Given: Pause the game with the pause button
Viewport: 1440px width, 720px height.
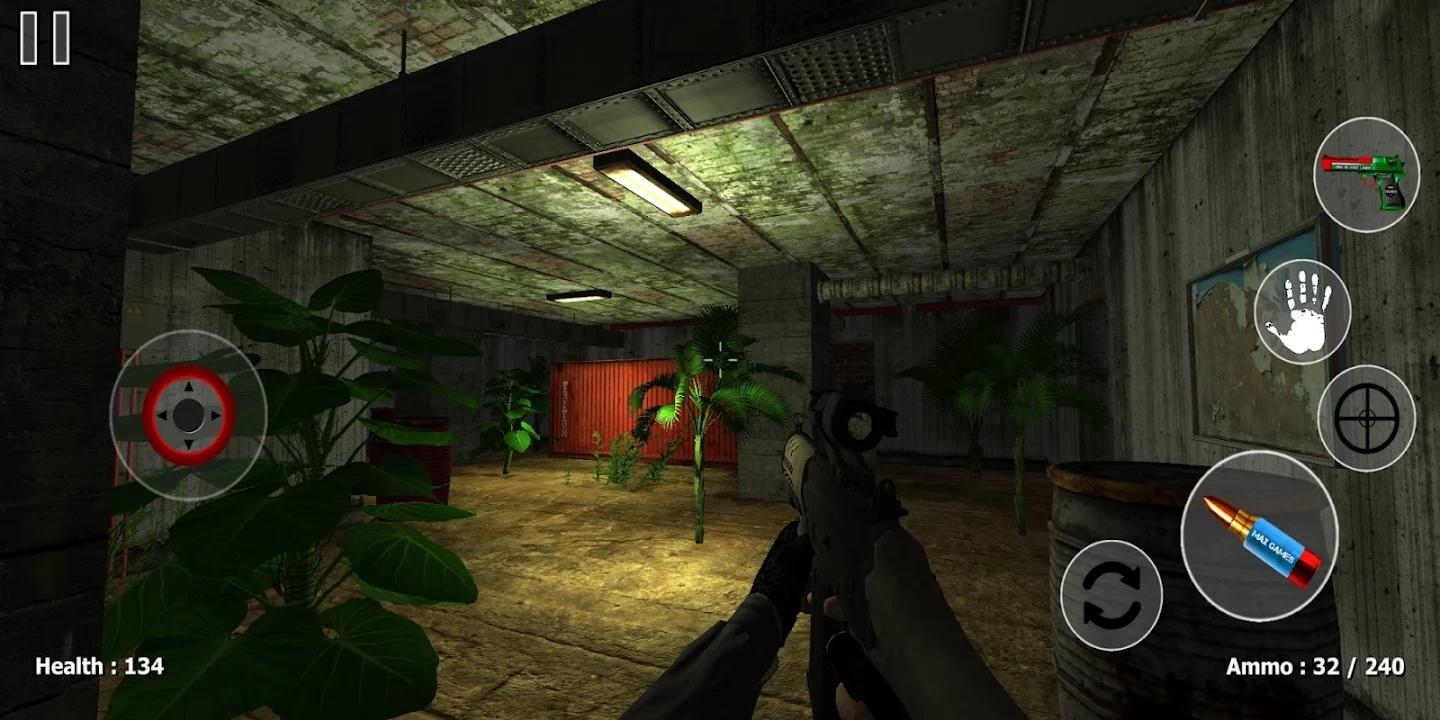Looking at the screenshot, I should coord(46,38).
